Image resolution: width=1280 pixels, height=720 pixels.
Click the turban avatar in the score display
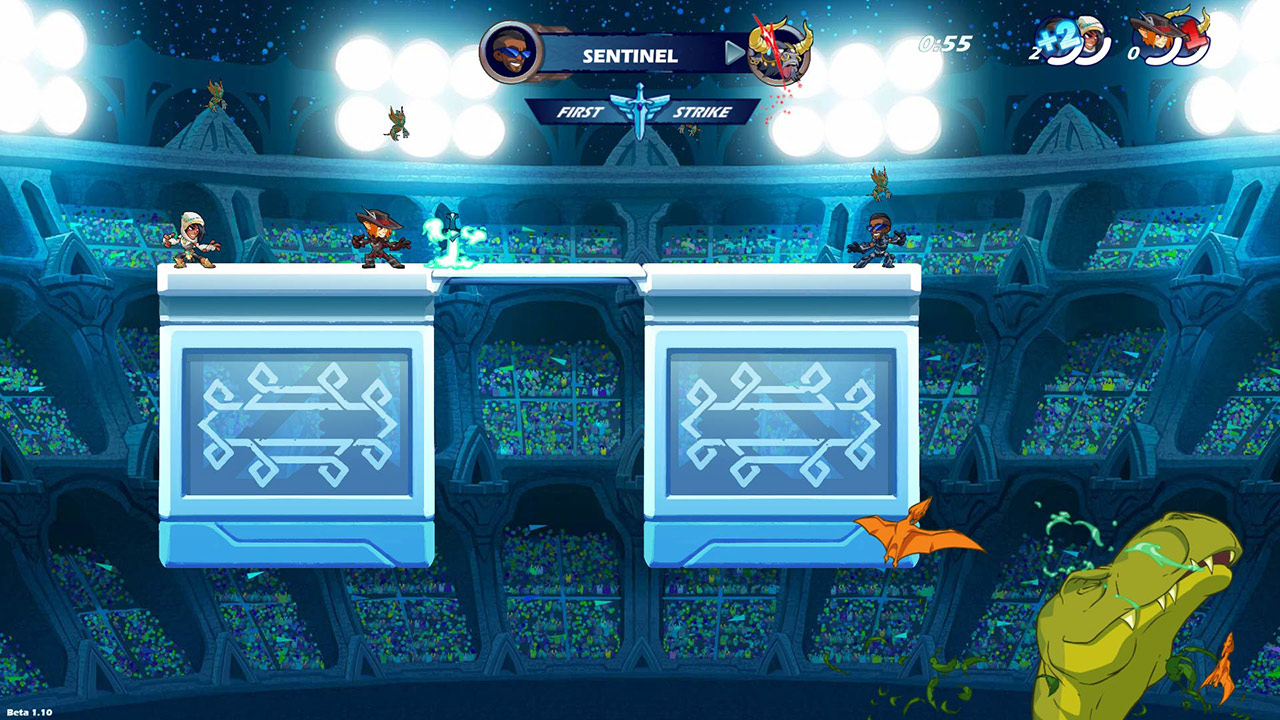point(1092,40)
